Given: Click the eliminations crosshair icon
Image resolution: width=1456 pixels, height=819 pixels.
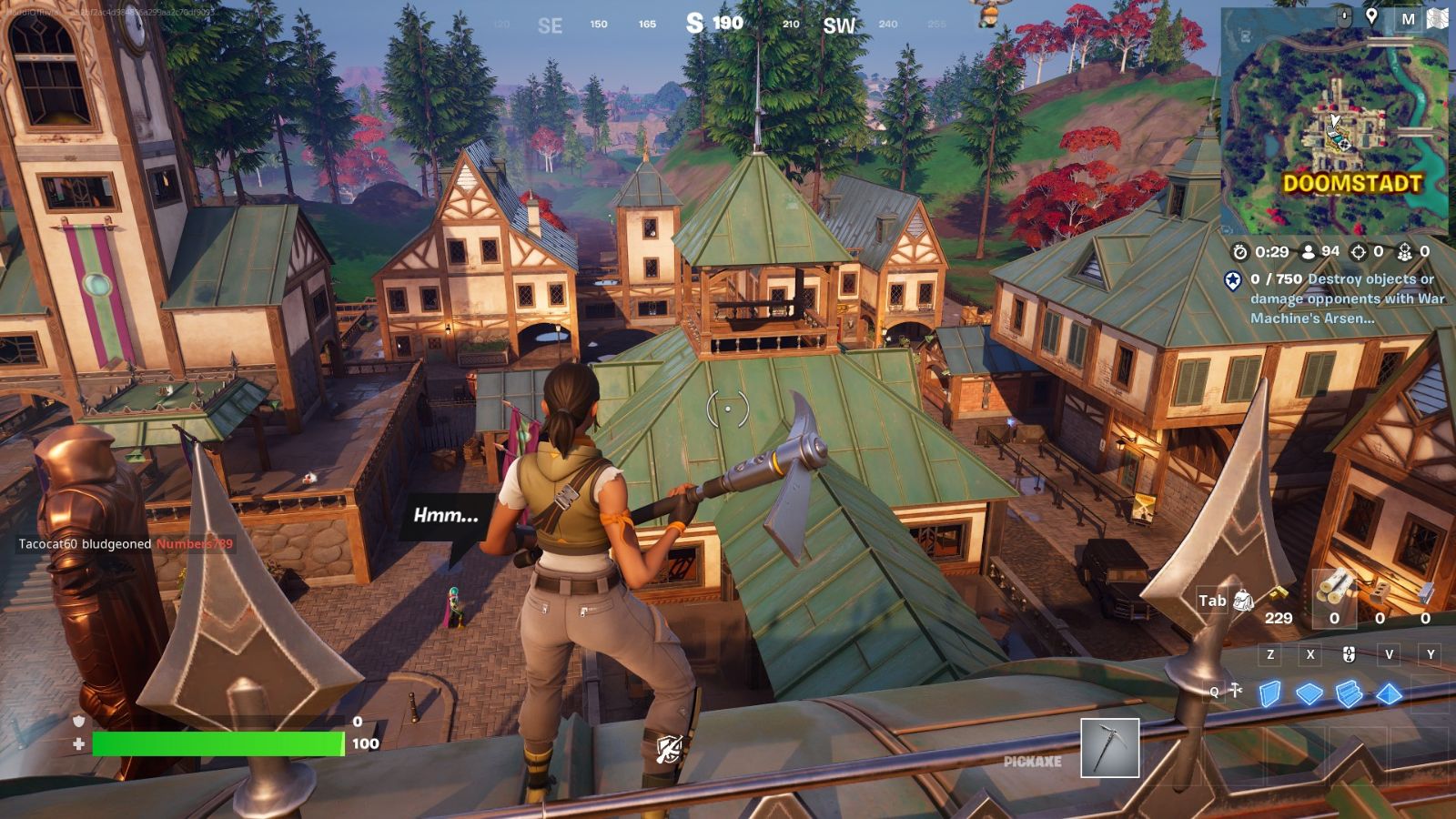Looking at the screenshot, I should (x=1359, y=252).
